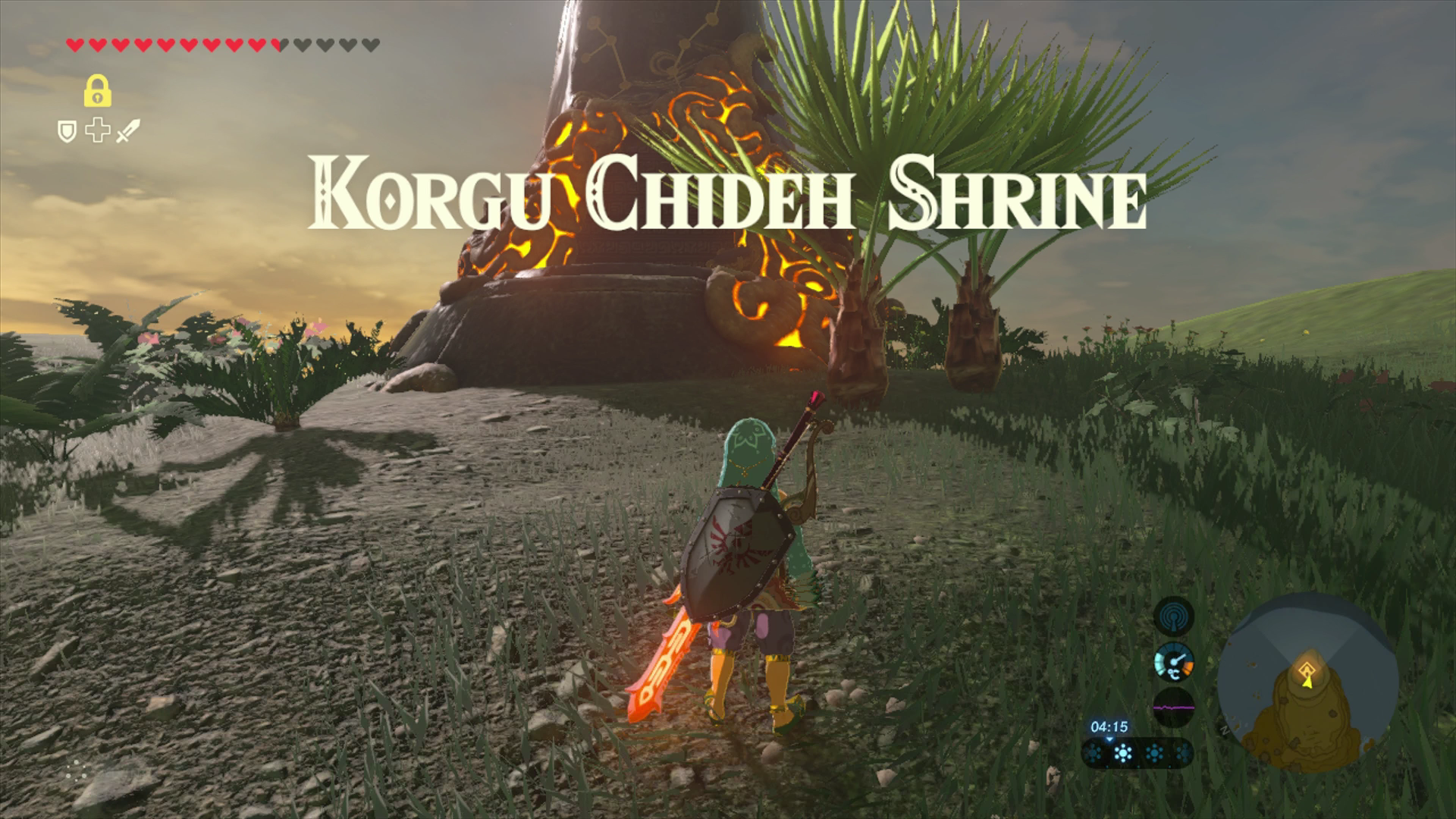The width and height of the screenshot is (1456, 819).
Task: Click the arrow below the 04:15 clock
Action: tap(1109, 740)
